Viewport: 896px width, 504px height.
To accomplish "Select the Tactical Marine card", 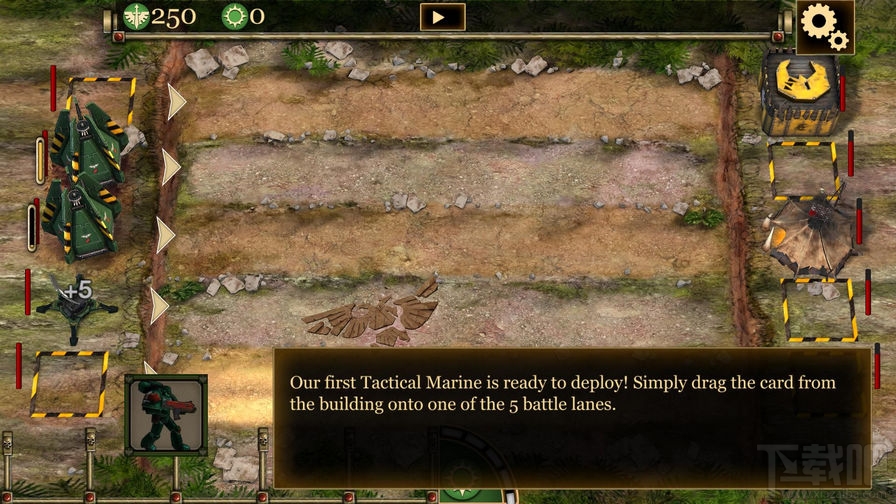I will point(166,414).
